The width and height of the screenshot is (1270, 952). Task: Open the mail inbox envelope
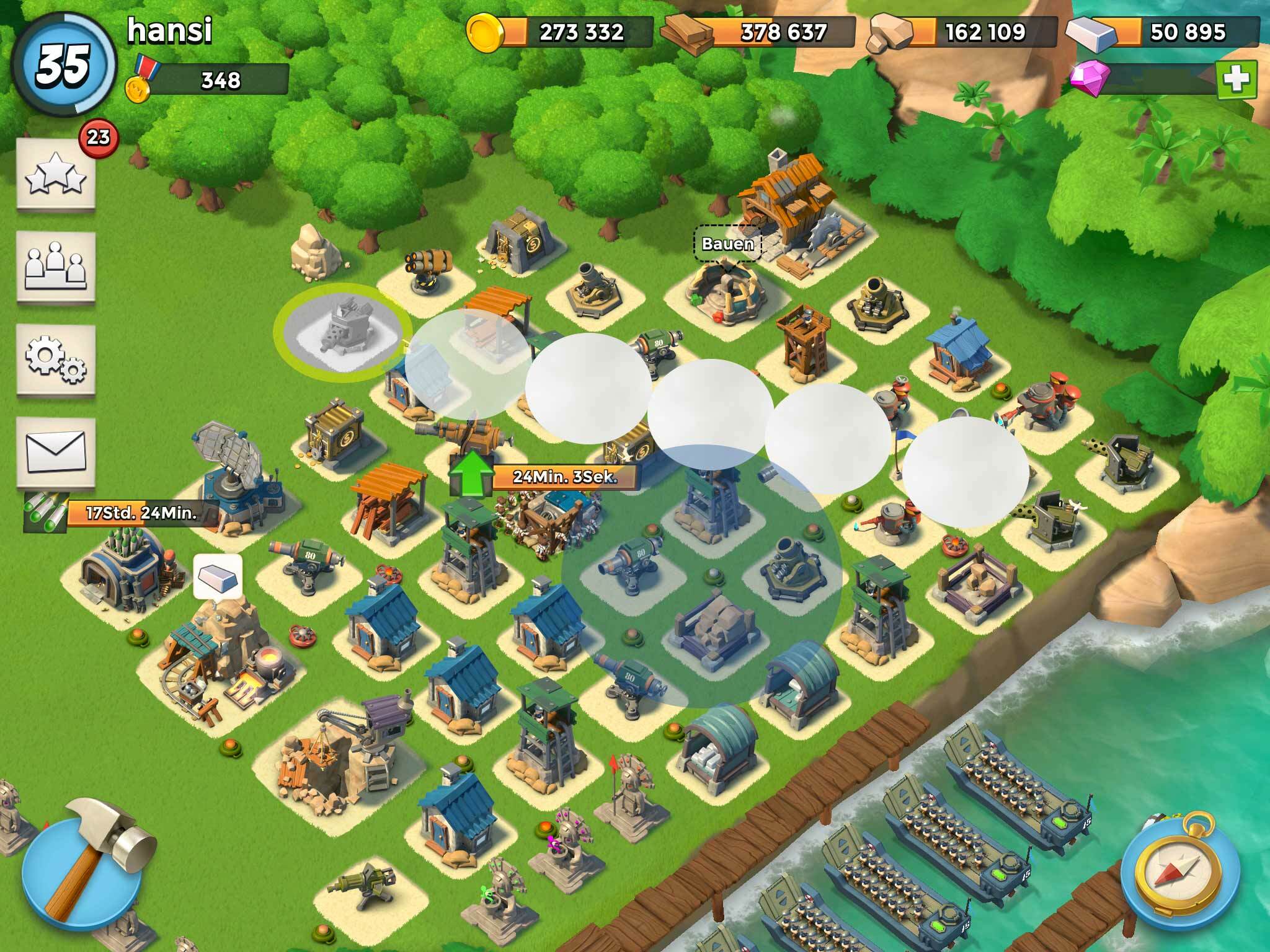click(55, 451)
